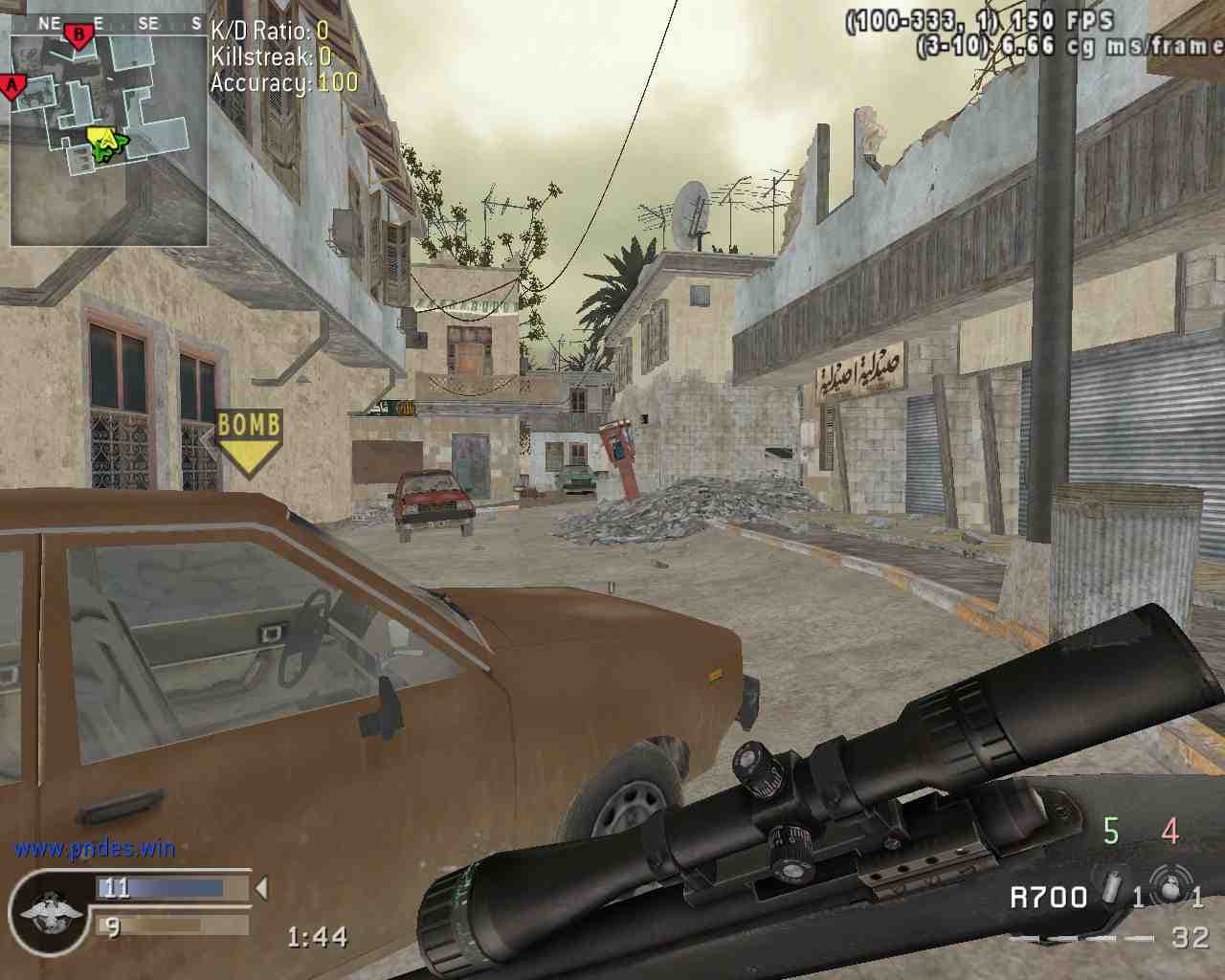
Task: Open the www.pndes.win watermark link
Action: [x=94, y=847]
